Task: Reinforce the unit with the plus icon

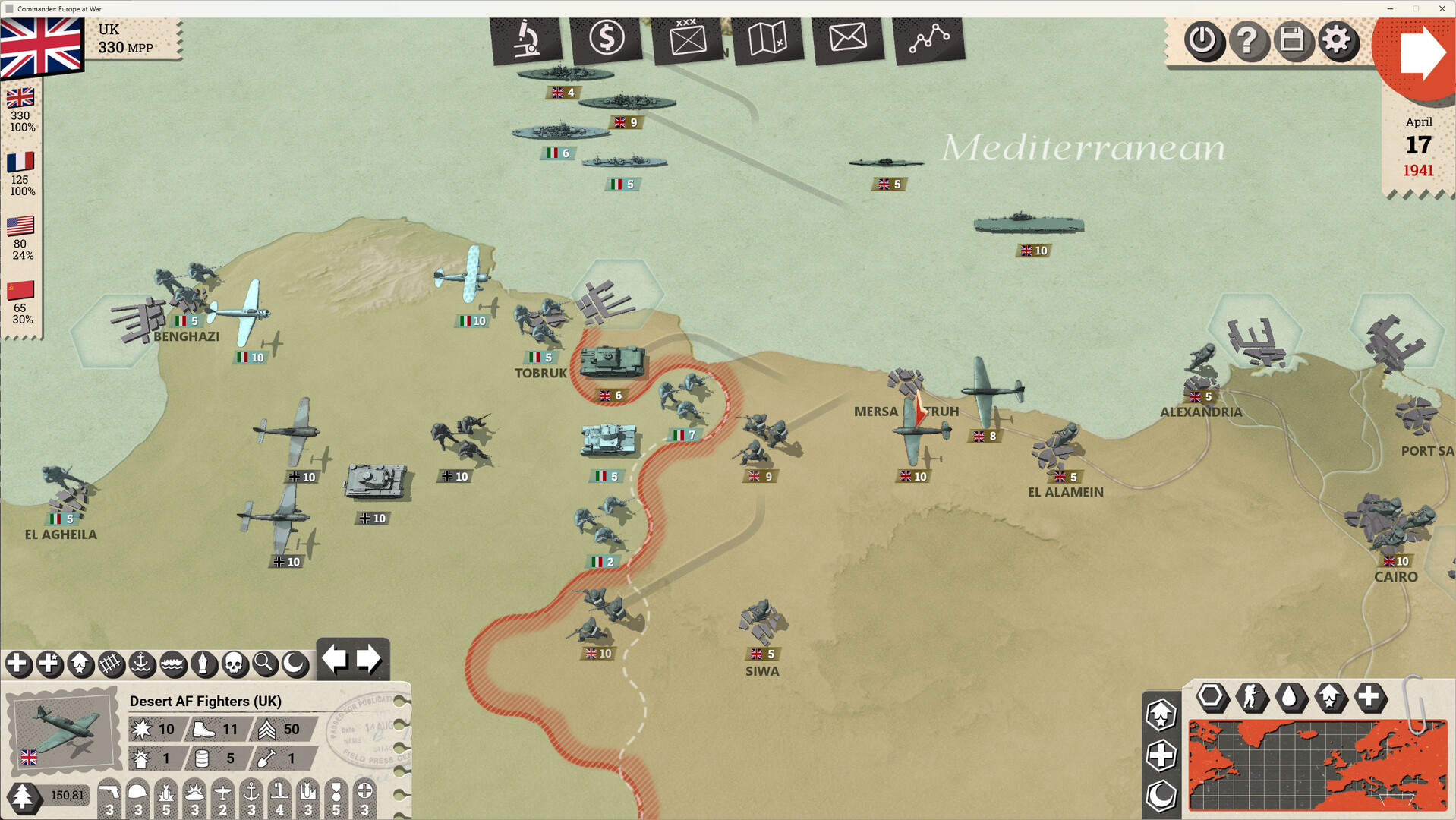Action: (19, 664)
